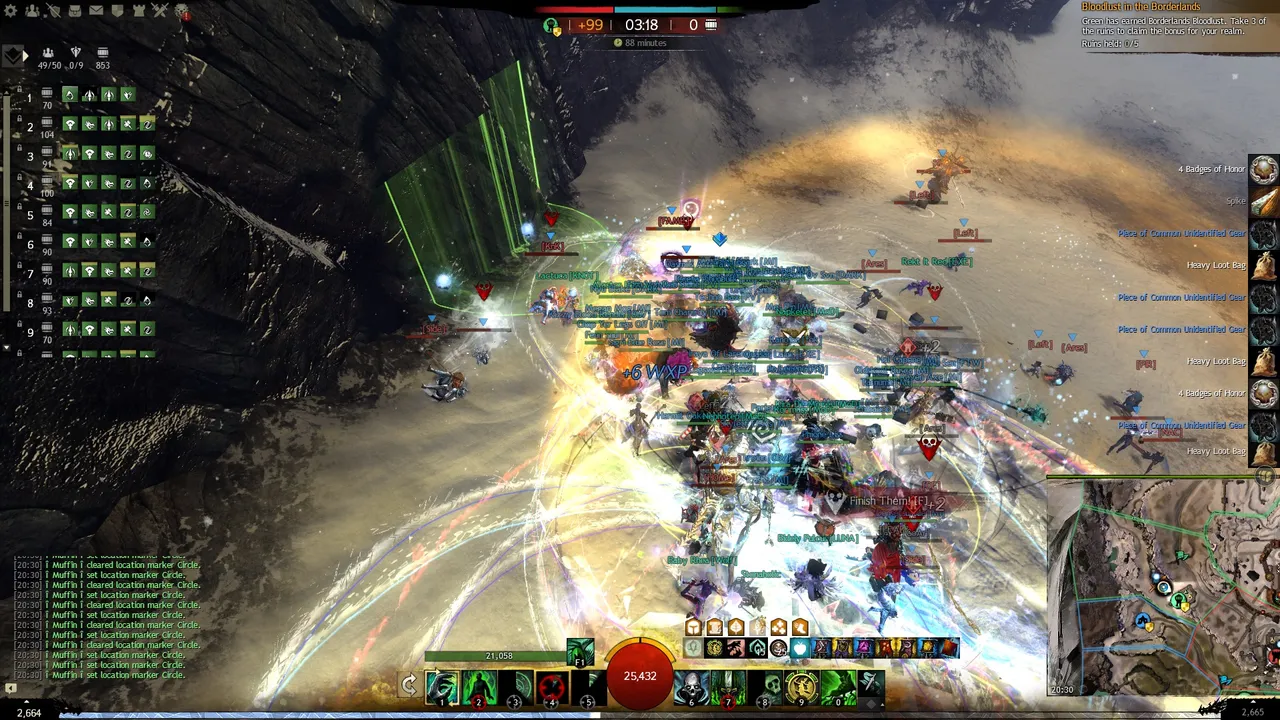Image resolution: width=1280 pixels, height=720 pixels.
Task: Expand the squad panel via the arrow
Action: click(24, 54)
